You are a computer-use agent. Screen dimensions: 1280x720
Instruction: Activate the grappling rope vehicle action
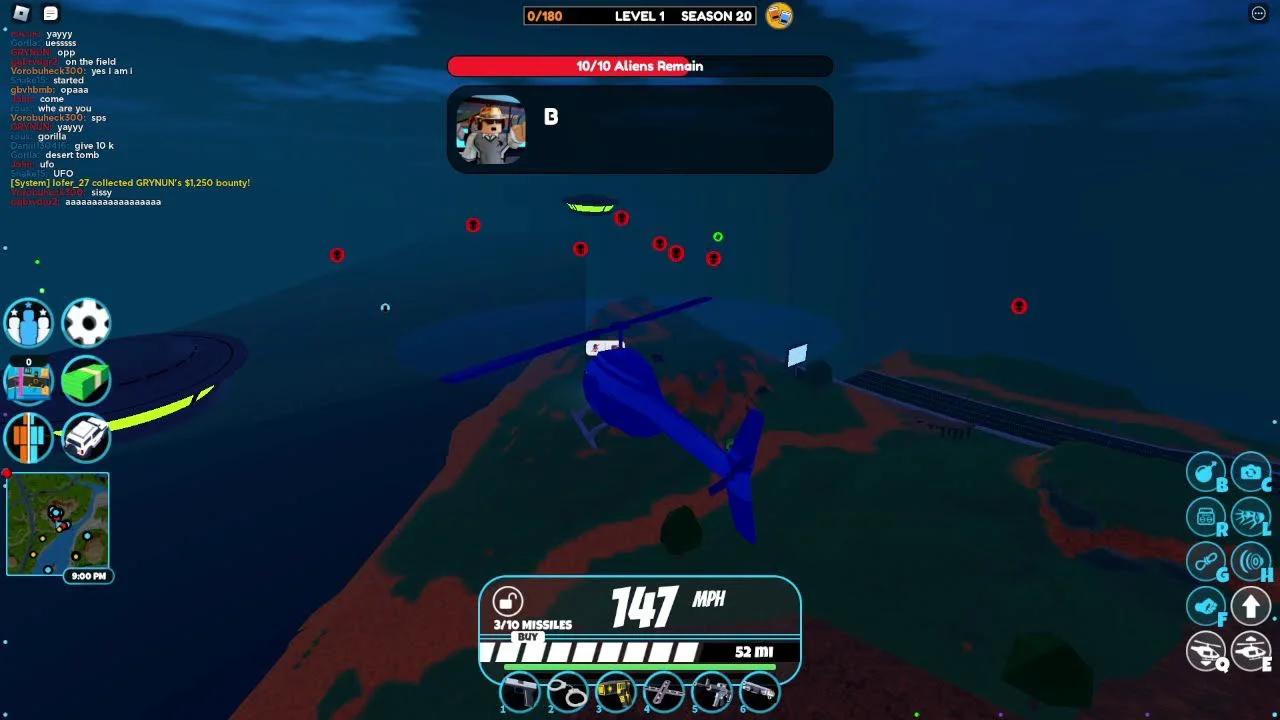pos(1206,561)
